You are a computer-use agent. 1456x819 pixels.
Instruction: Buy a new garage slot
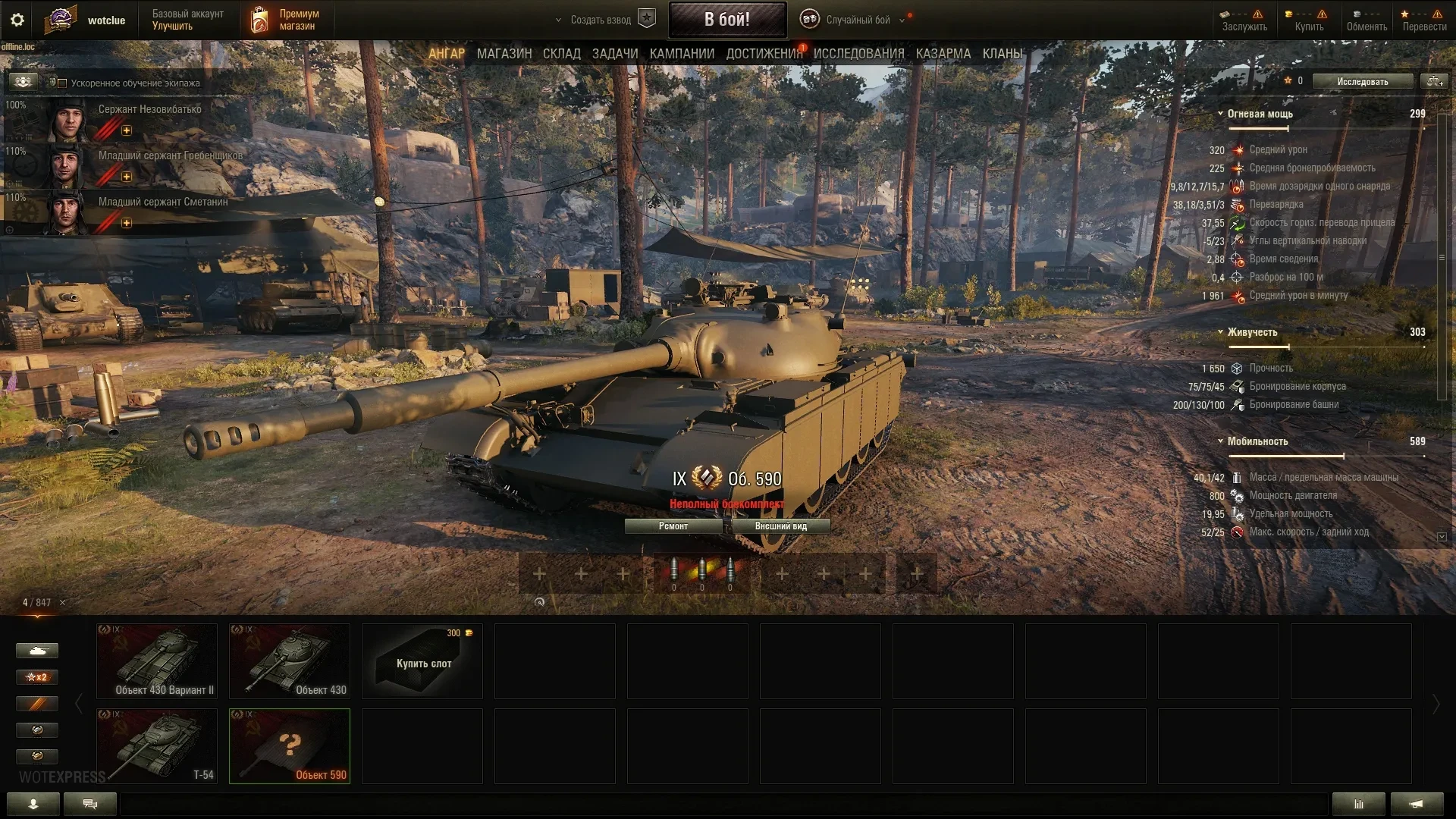click(x=422, y=661)
